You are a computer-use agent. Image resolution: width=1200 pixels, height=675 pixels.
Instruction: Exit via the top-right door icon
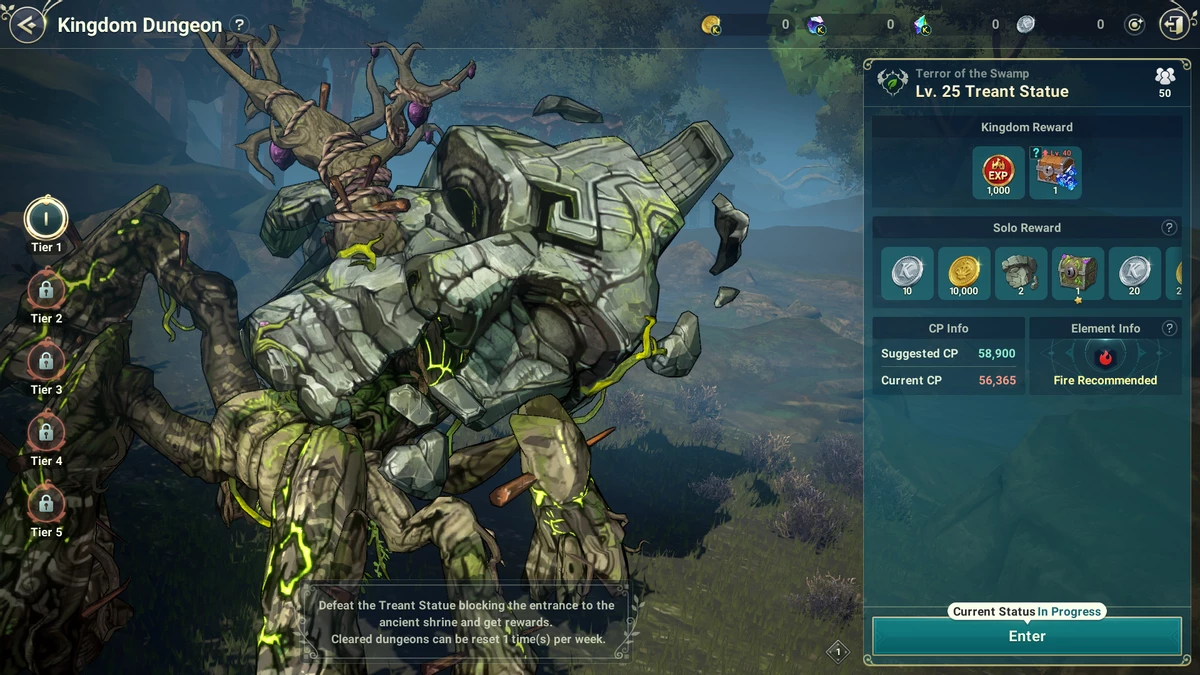click(1173, 25)
